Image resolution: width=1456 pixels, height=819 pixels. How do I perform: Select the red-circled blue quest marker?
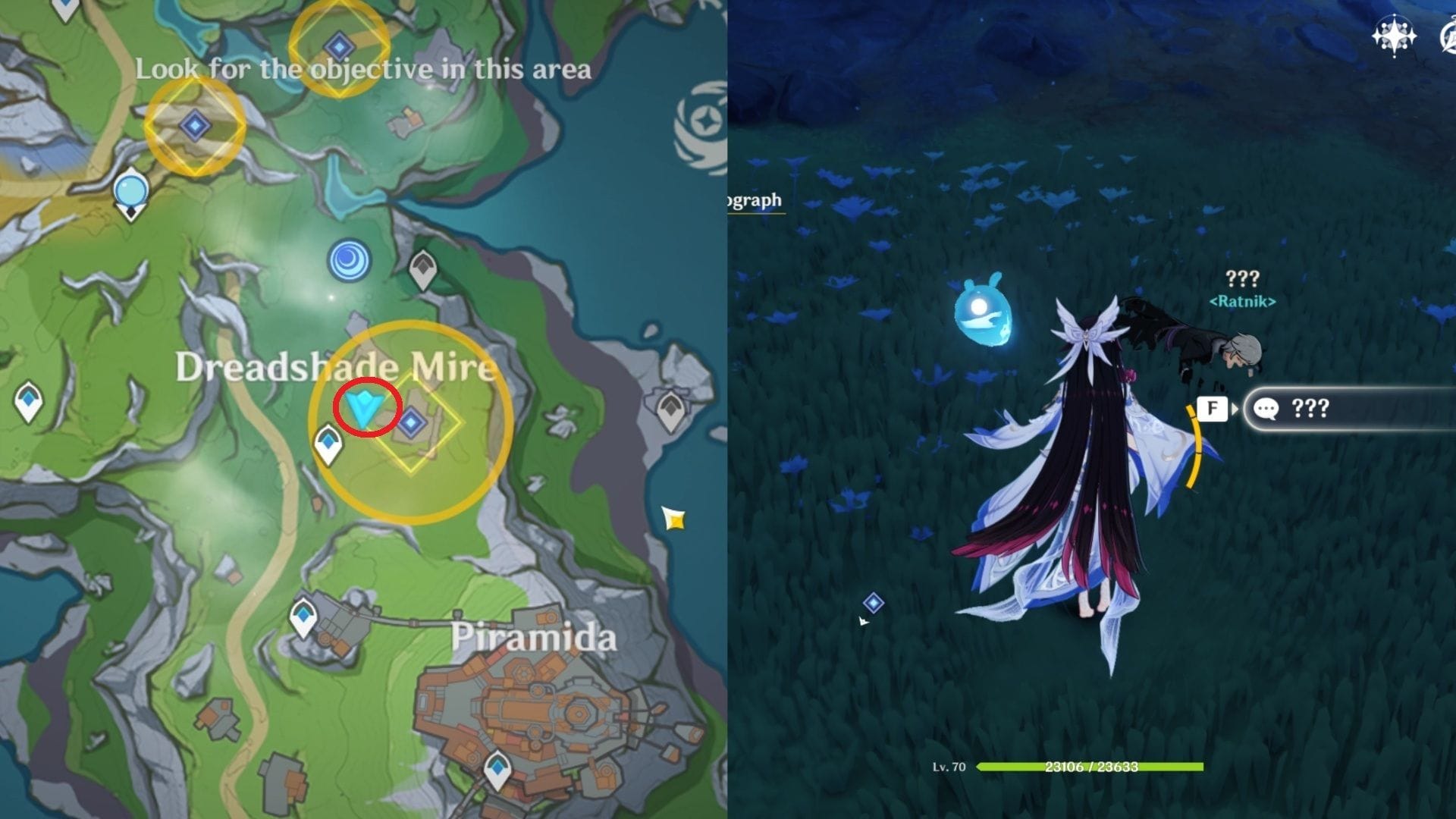(x=366, y=409)
